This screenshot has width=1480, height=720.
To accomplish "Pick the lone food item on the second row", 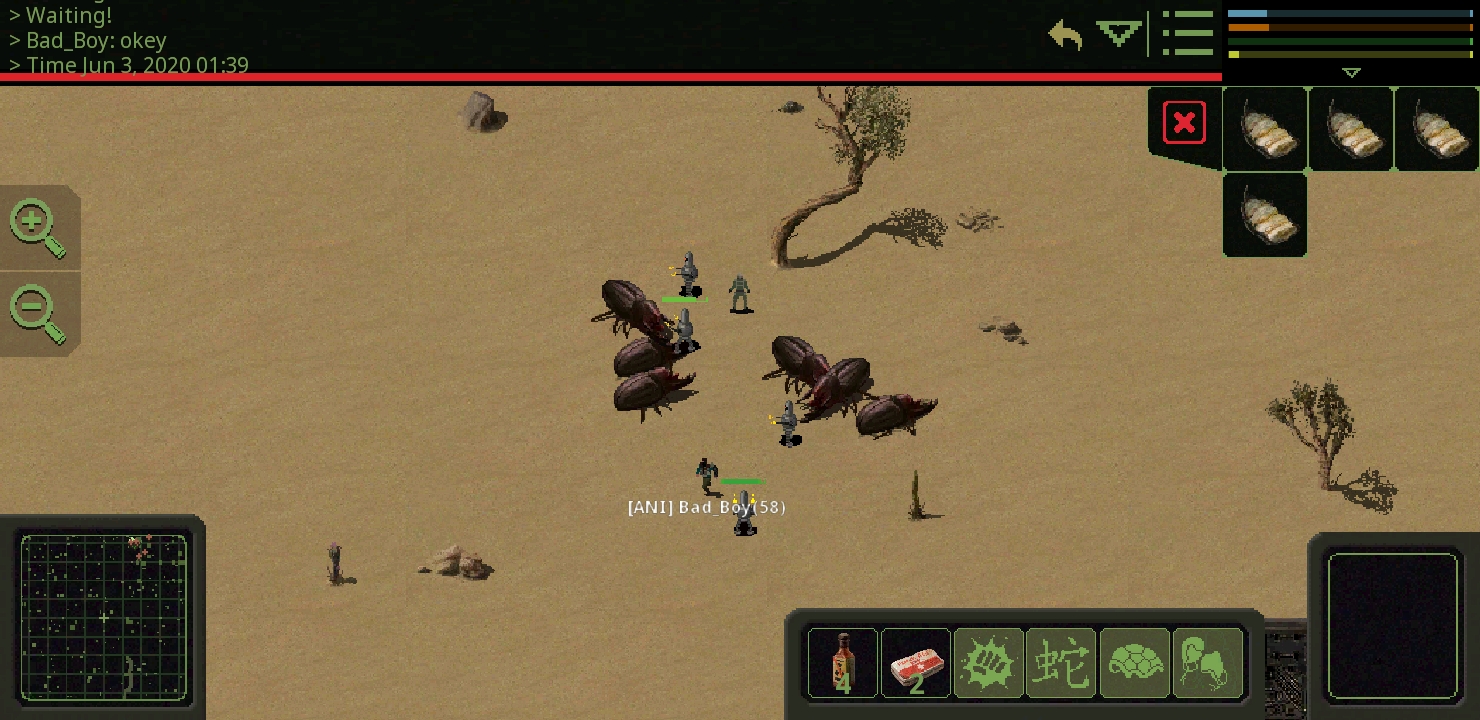I will [x=1264, y=214].
